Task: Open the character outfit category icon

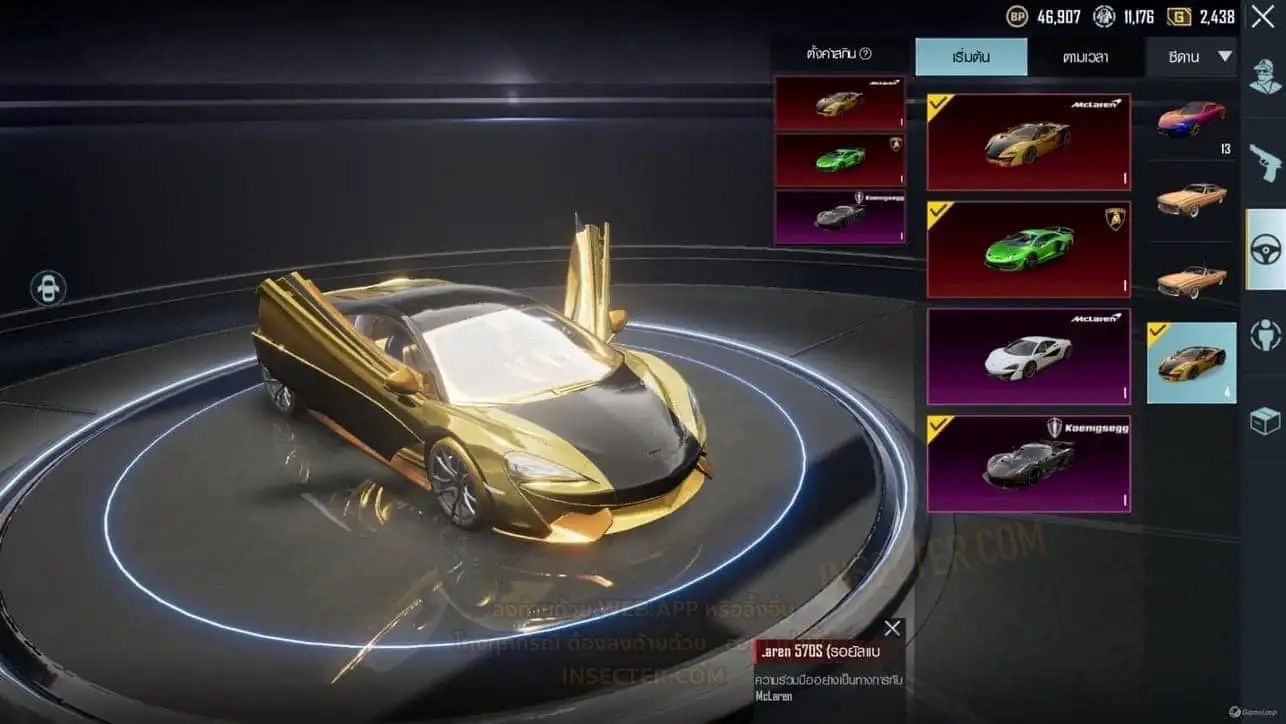Action: click(1265, 77)
